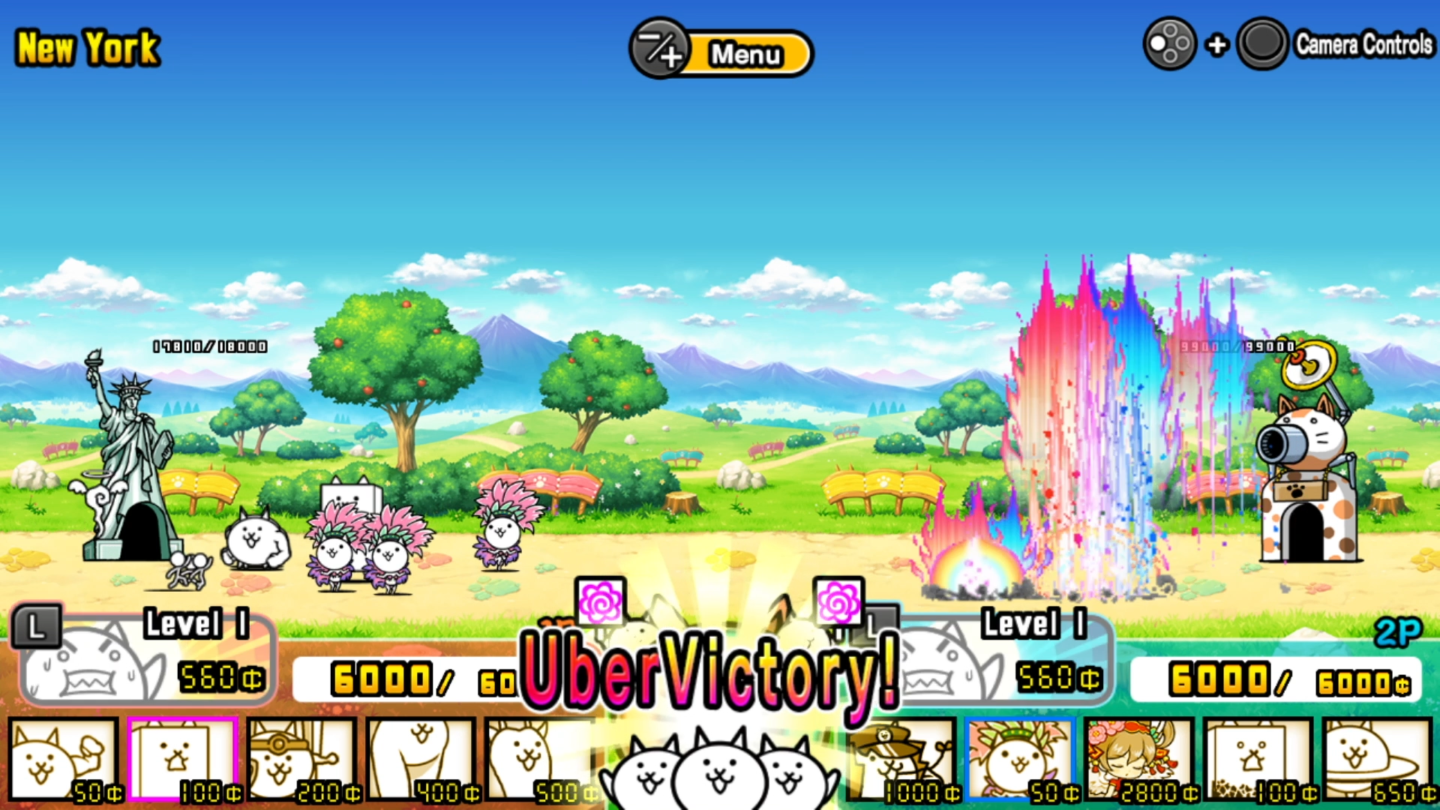Click the New York stage title
The height and width of the screenshot is (810, 1440).
(86, 47)
